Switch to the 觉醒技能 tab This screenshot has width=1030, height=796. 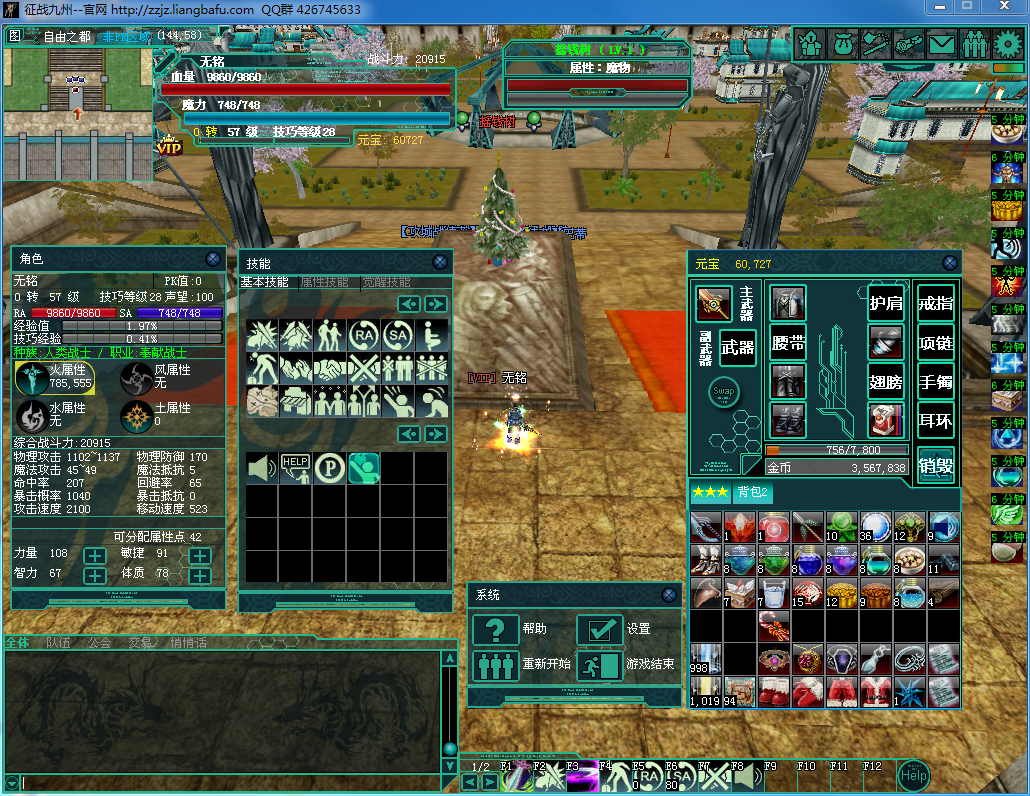386,283
